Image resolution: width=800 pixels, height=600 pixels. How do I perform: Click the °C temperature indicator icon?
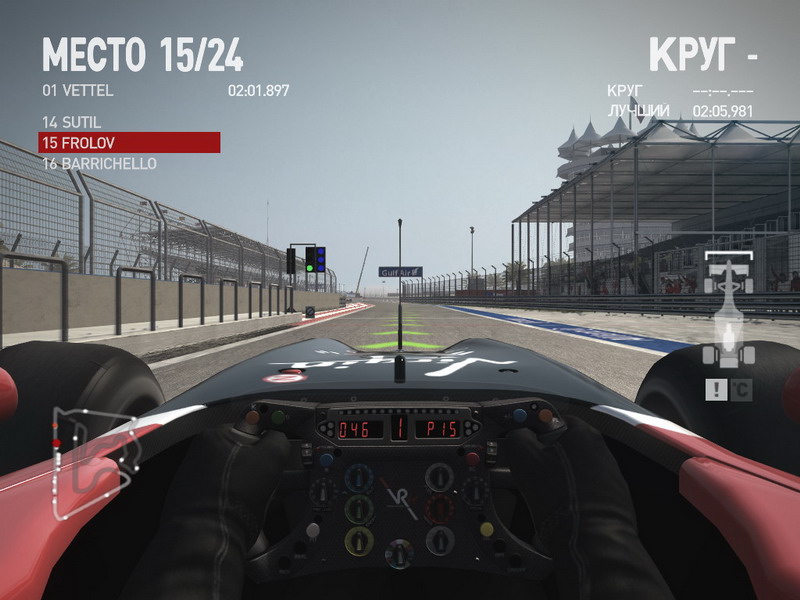pyautogui.click(x=740, y=390)
